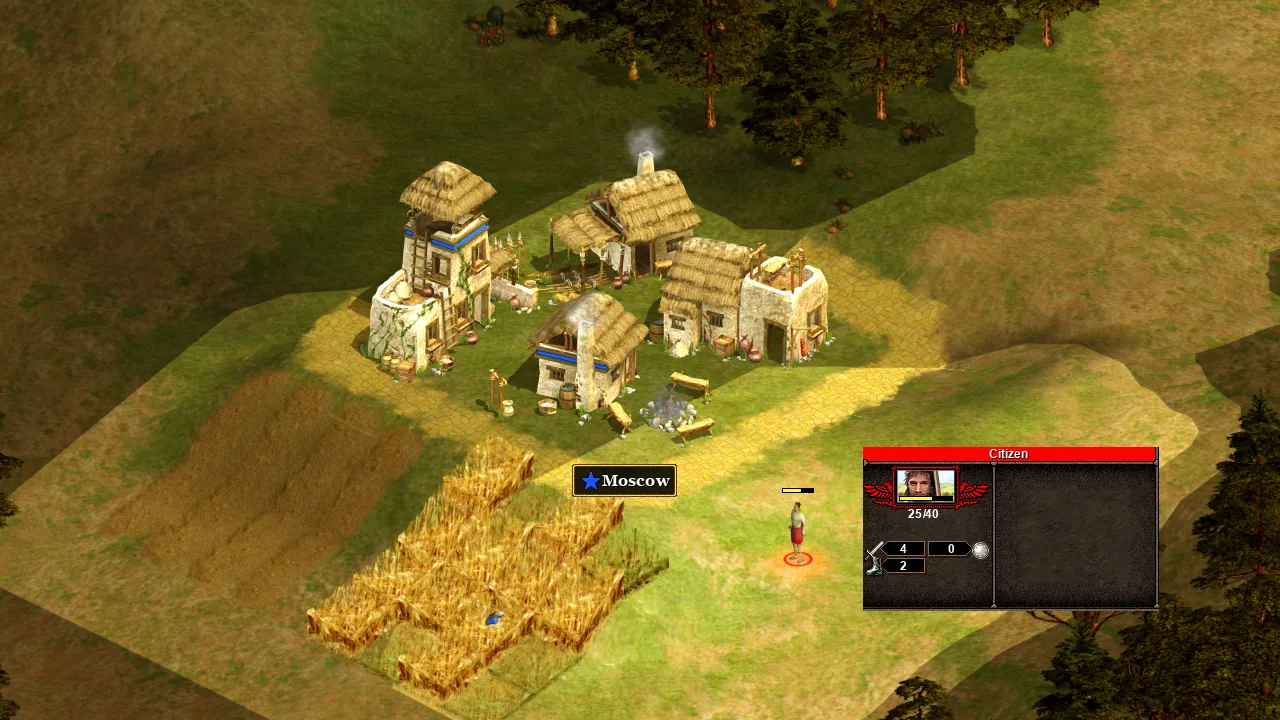Select the Moscow city name label
The height and width of the screenshot is (720, 1280).
pyautogui.click(x=625, y=481)
